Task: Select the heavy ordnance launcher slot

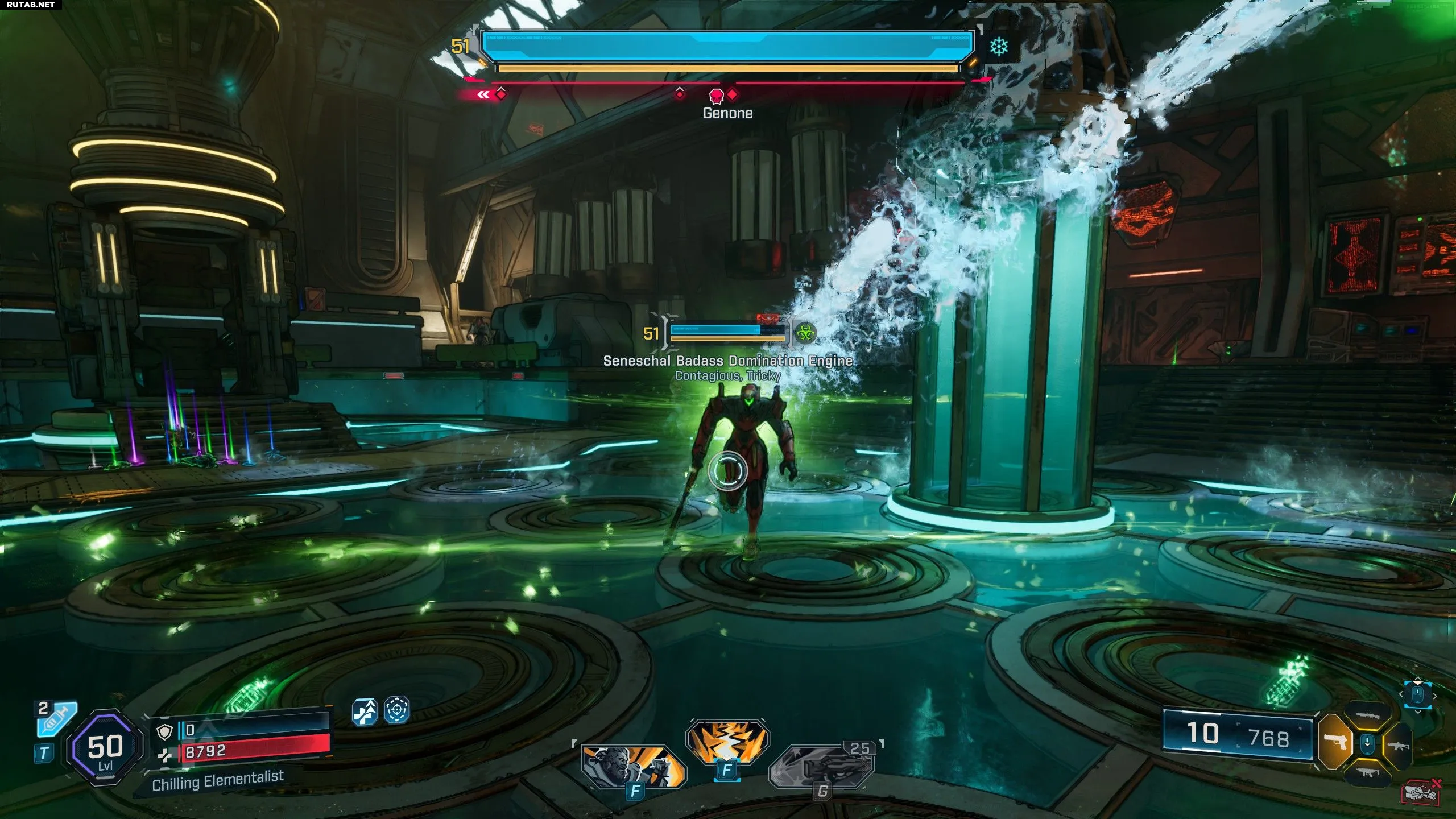Action: [822, 766]
